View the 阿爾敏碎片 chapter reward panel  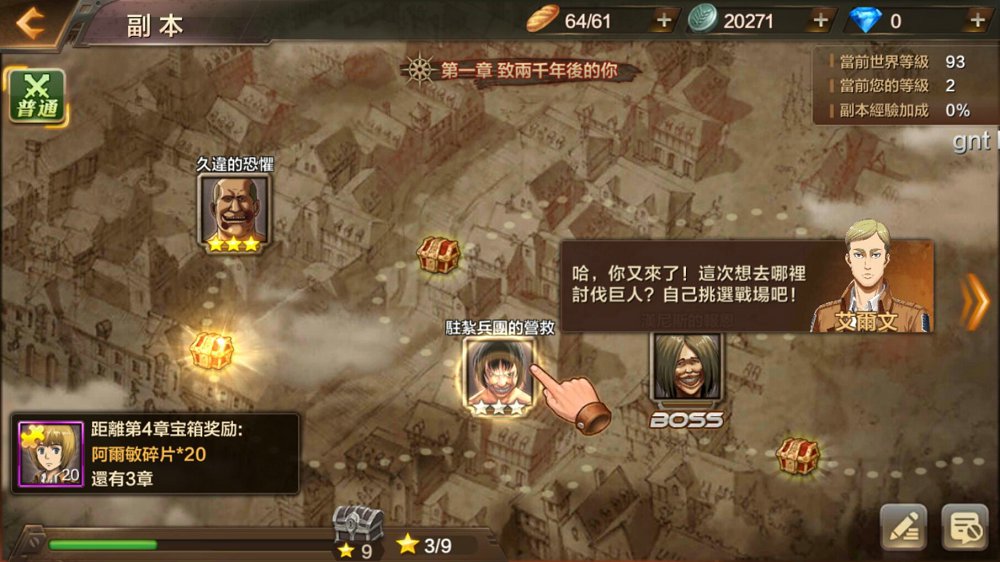(155, 453)
